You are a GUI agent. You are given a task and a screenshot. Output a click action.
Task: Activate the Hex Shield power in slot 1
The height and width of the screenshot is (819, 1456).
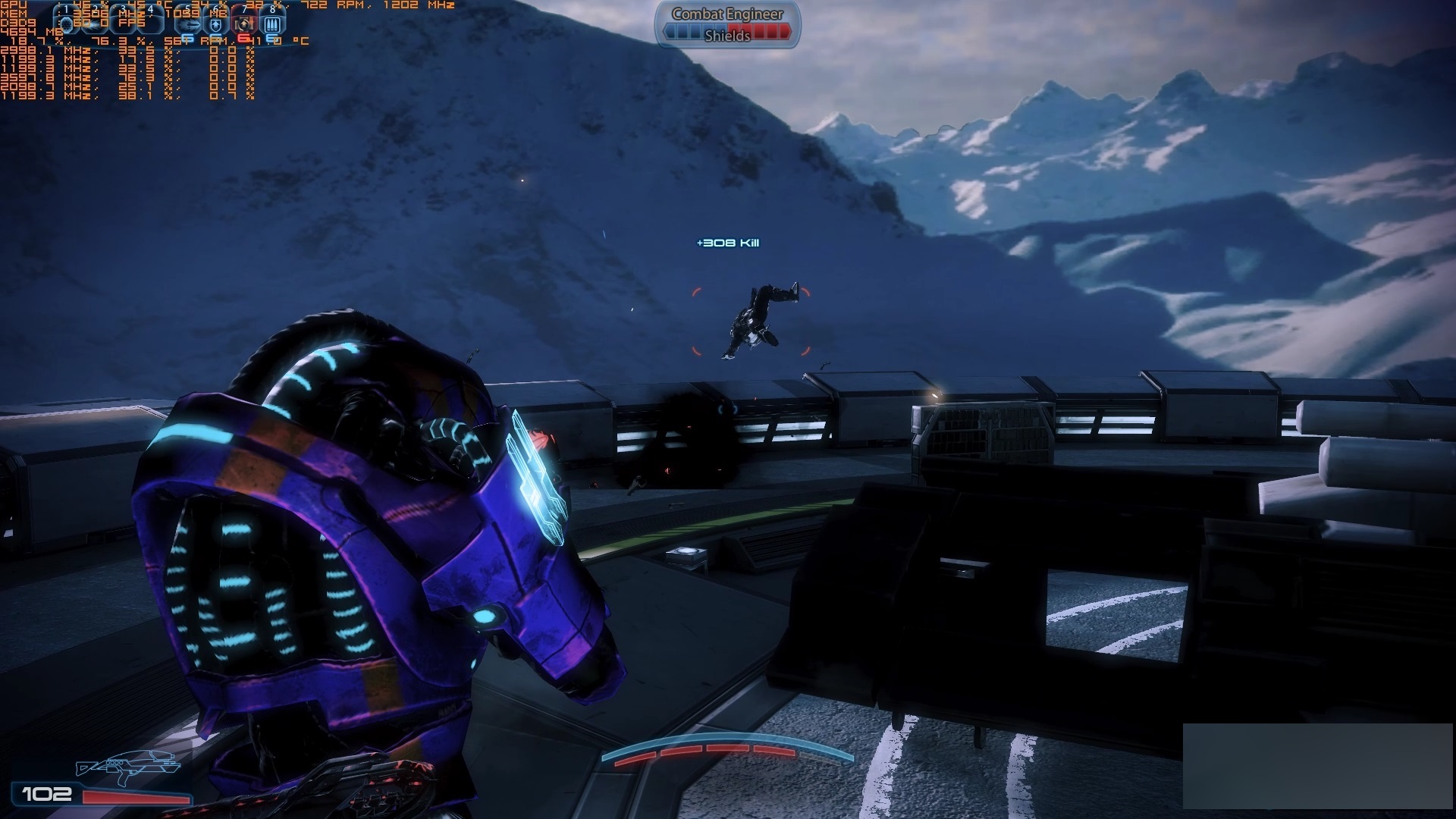[x=67, y=24]
